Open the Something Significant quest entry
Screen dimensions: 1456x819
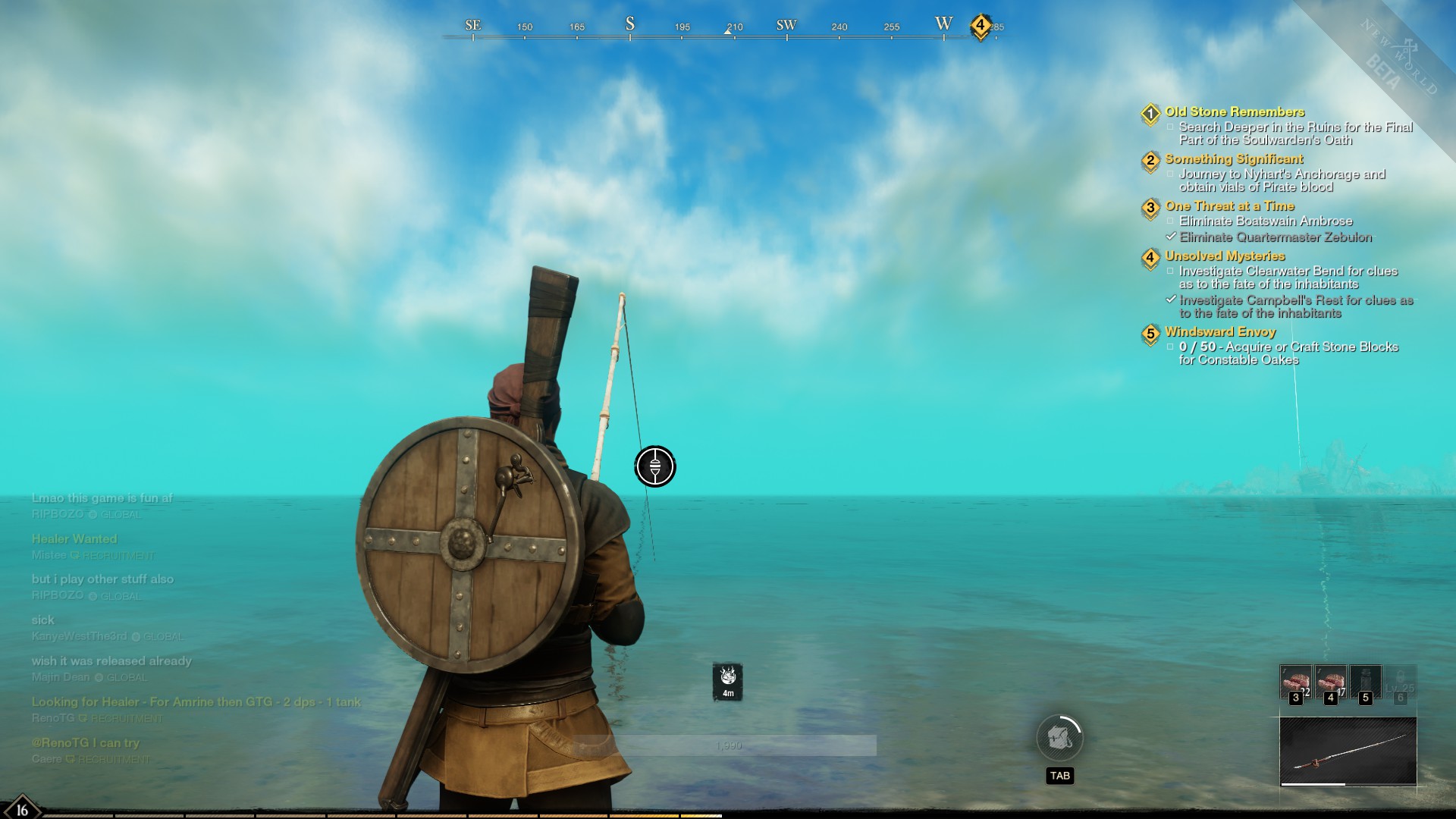(x=1234, y=159)
